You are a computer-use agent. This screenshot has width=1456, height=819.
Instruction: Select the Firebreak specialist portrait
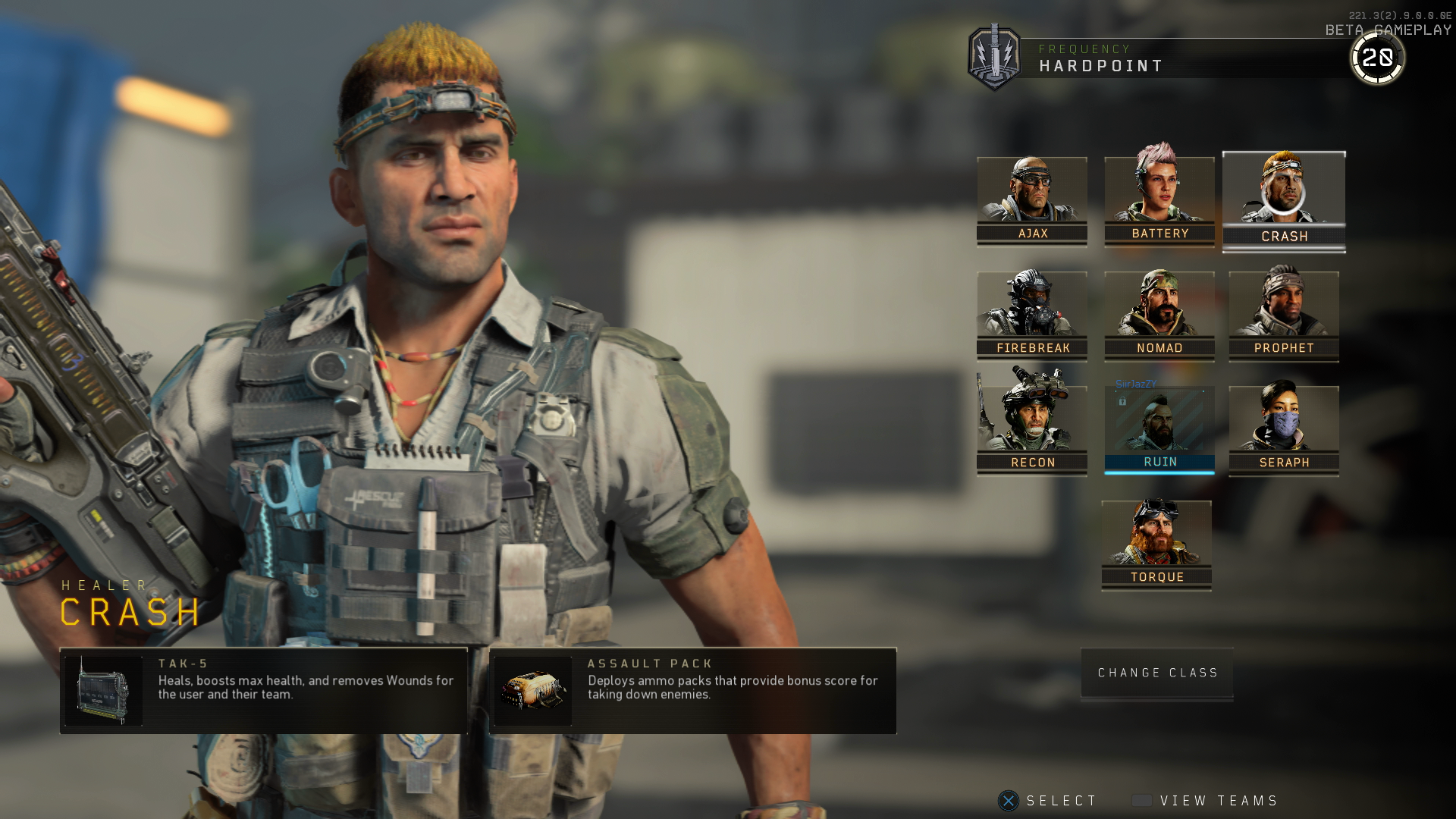(x=1032, y=309)
